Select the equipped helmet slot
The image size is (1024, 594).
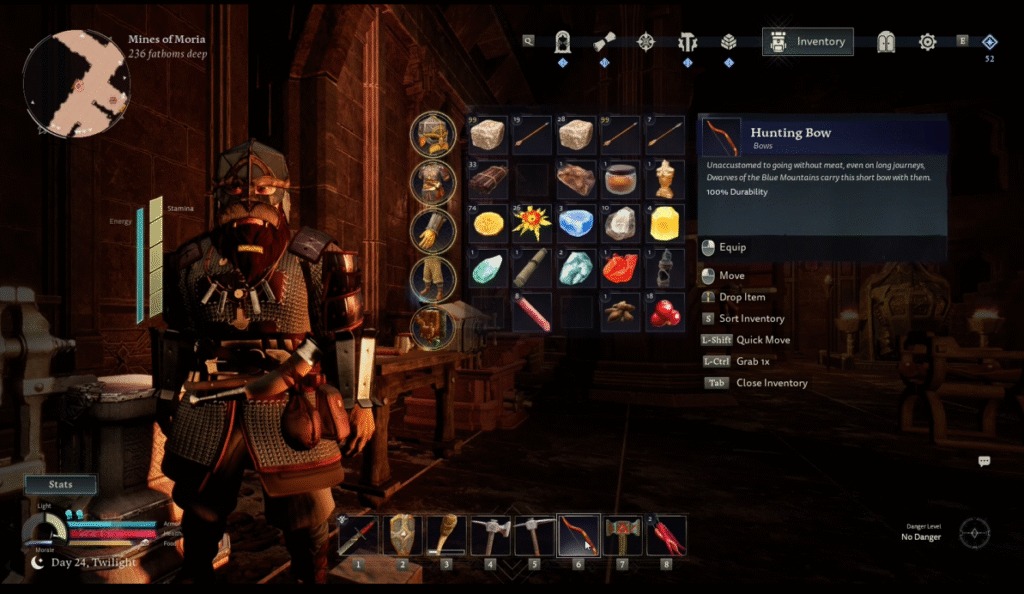click(433, 135)
